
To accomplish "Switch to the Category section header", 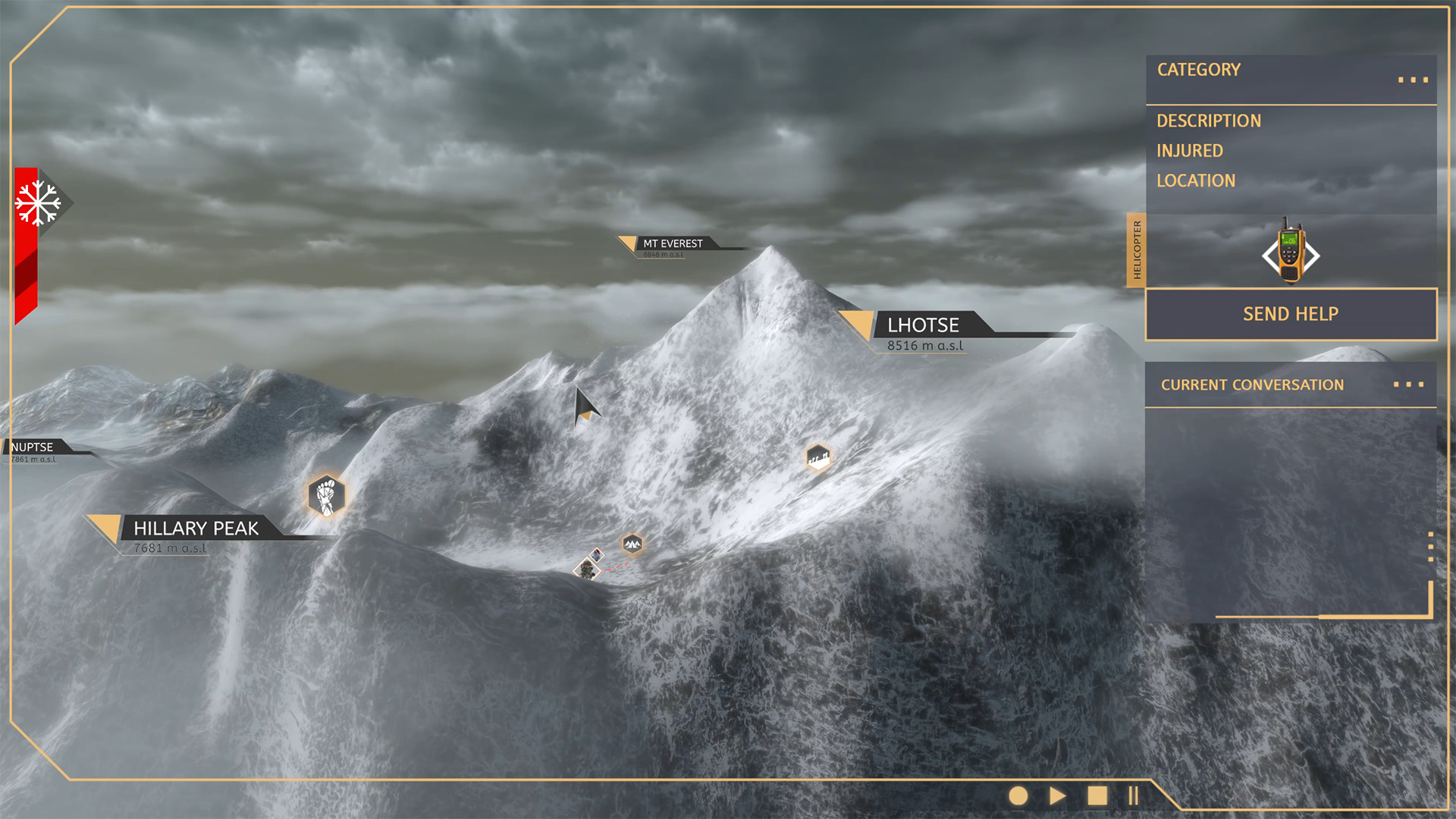I will [x=1198, y=70].
